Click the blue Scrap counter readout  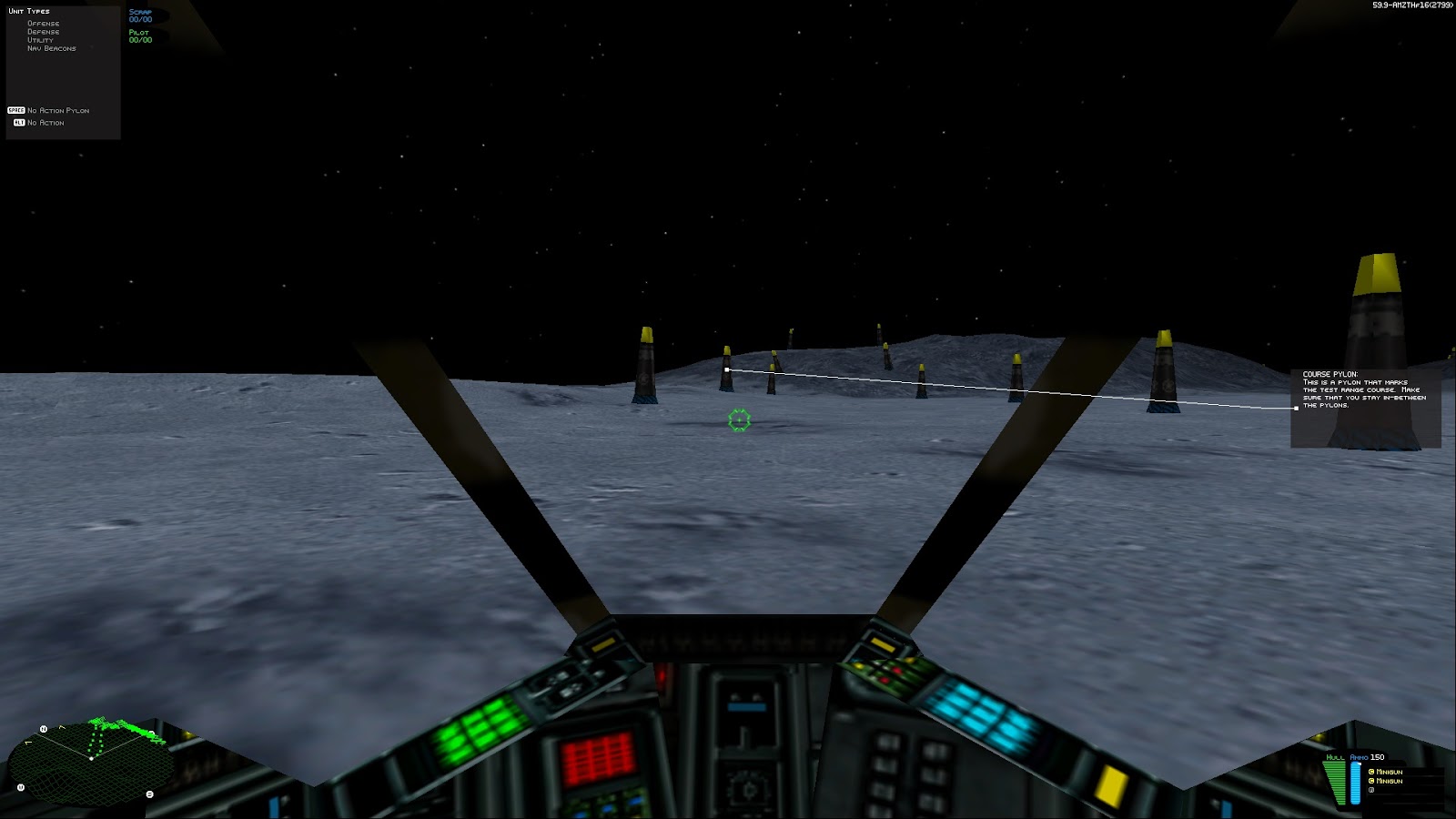pyautogui.click(x=139, y=16)
